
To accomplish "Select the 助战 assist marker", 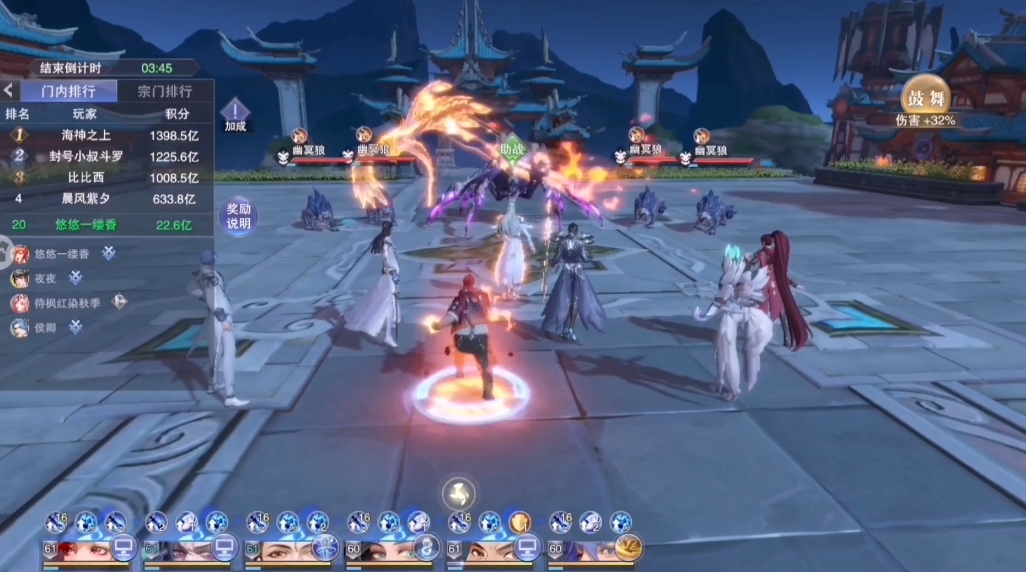I will 512,148.
